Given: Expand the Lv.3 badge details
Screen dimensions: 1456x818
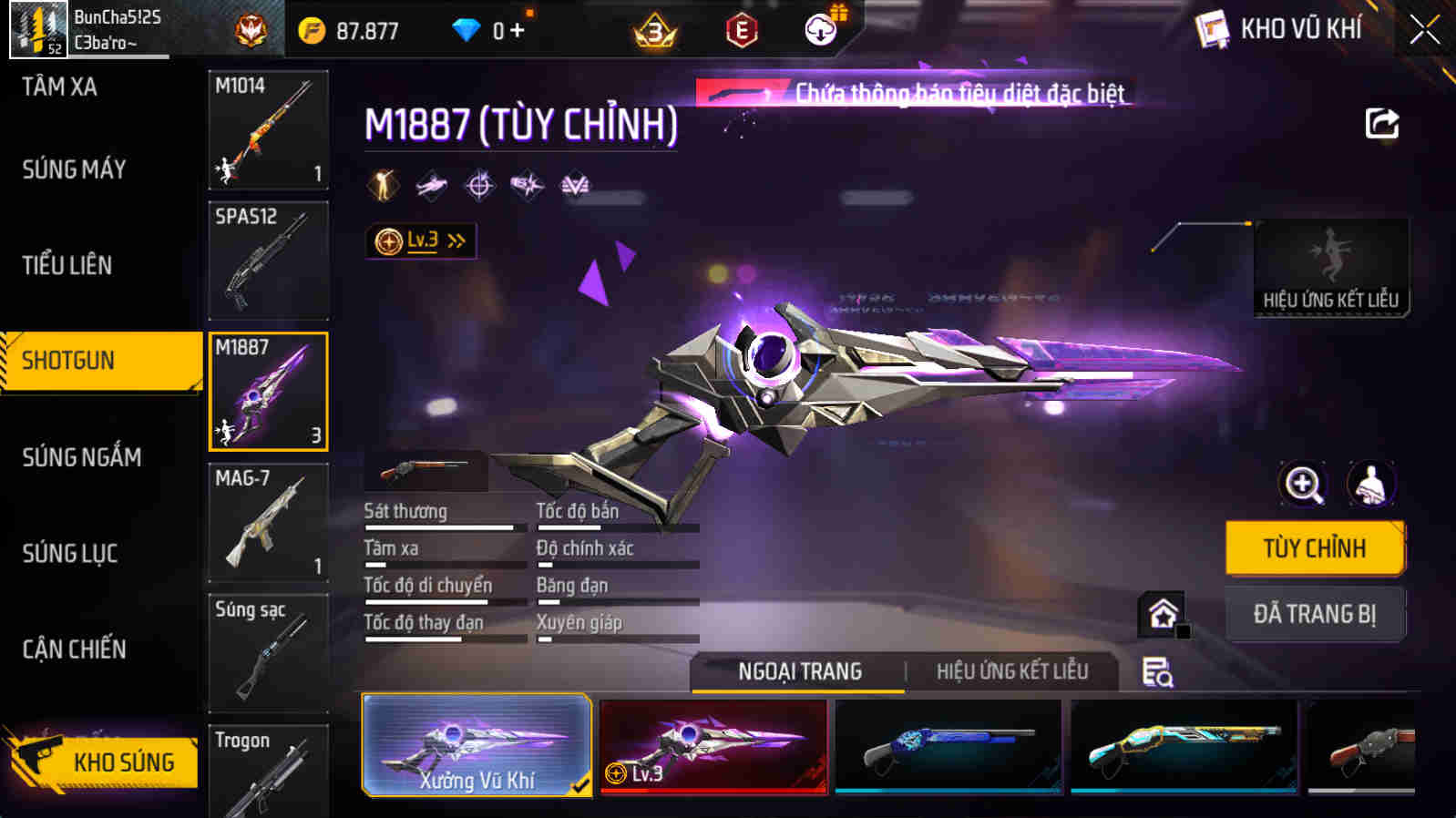Looking at the screenshot, I should 421,240.
